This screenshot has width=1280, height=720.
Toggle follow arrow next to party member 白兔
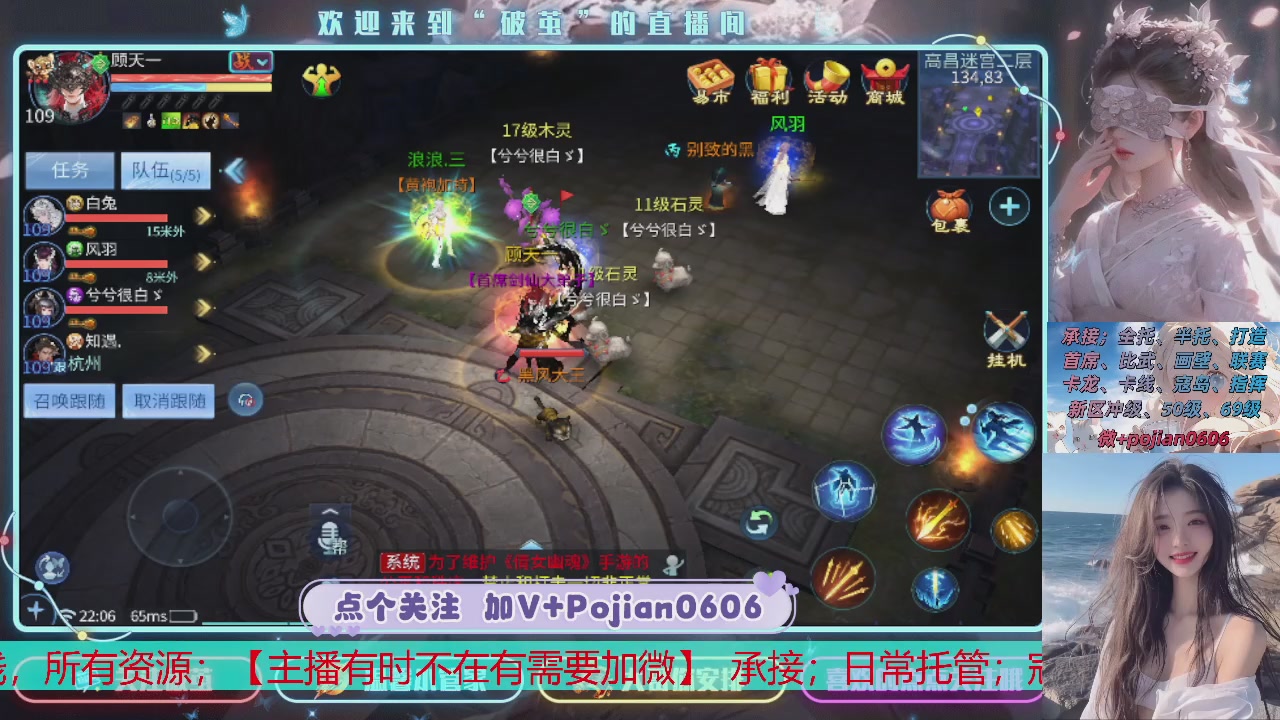pyautogui.click(x=202, y=214)
